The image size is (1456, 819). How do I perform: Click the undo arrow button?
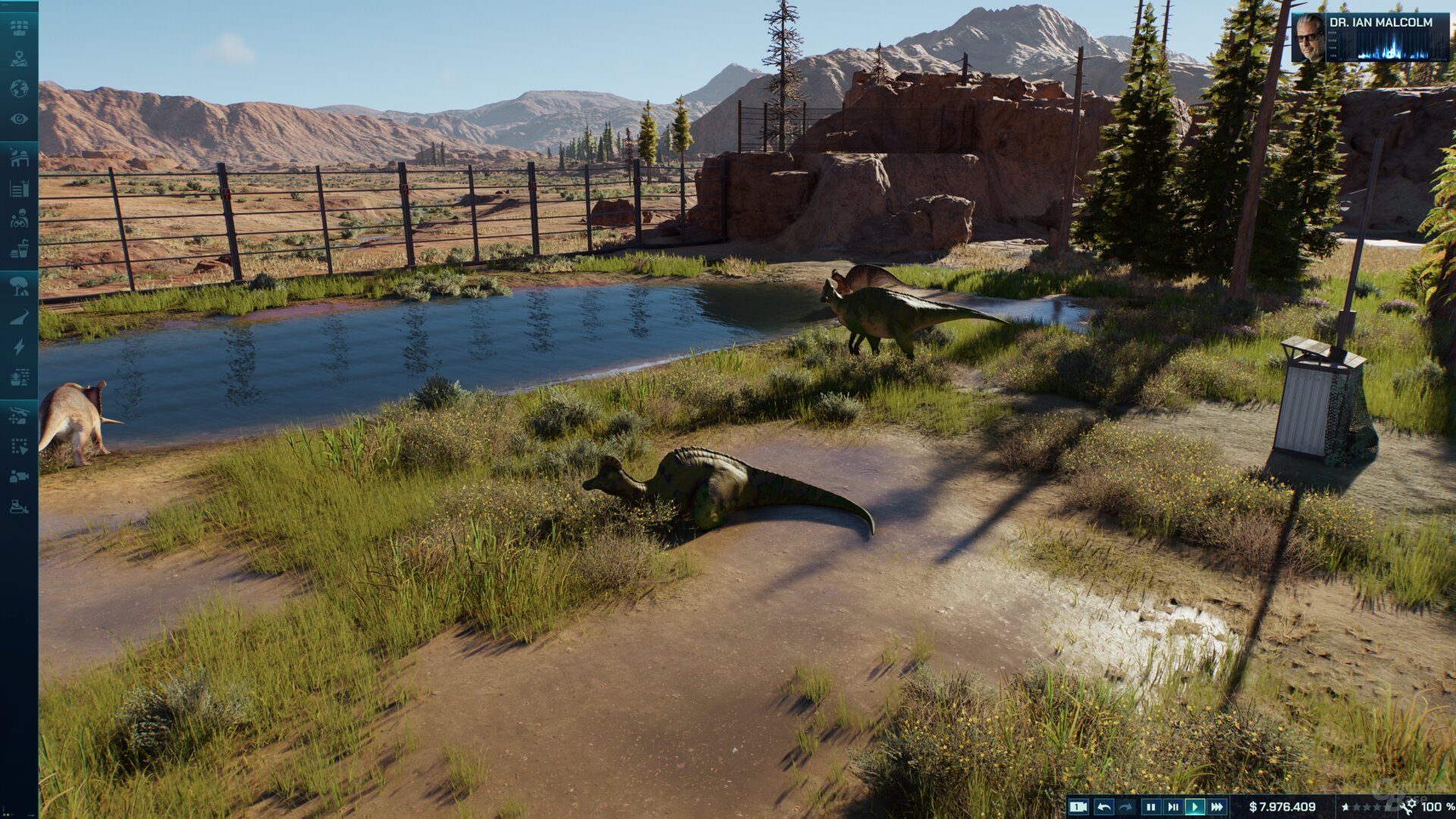[1104, 807]
